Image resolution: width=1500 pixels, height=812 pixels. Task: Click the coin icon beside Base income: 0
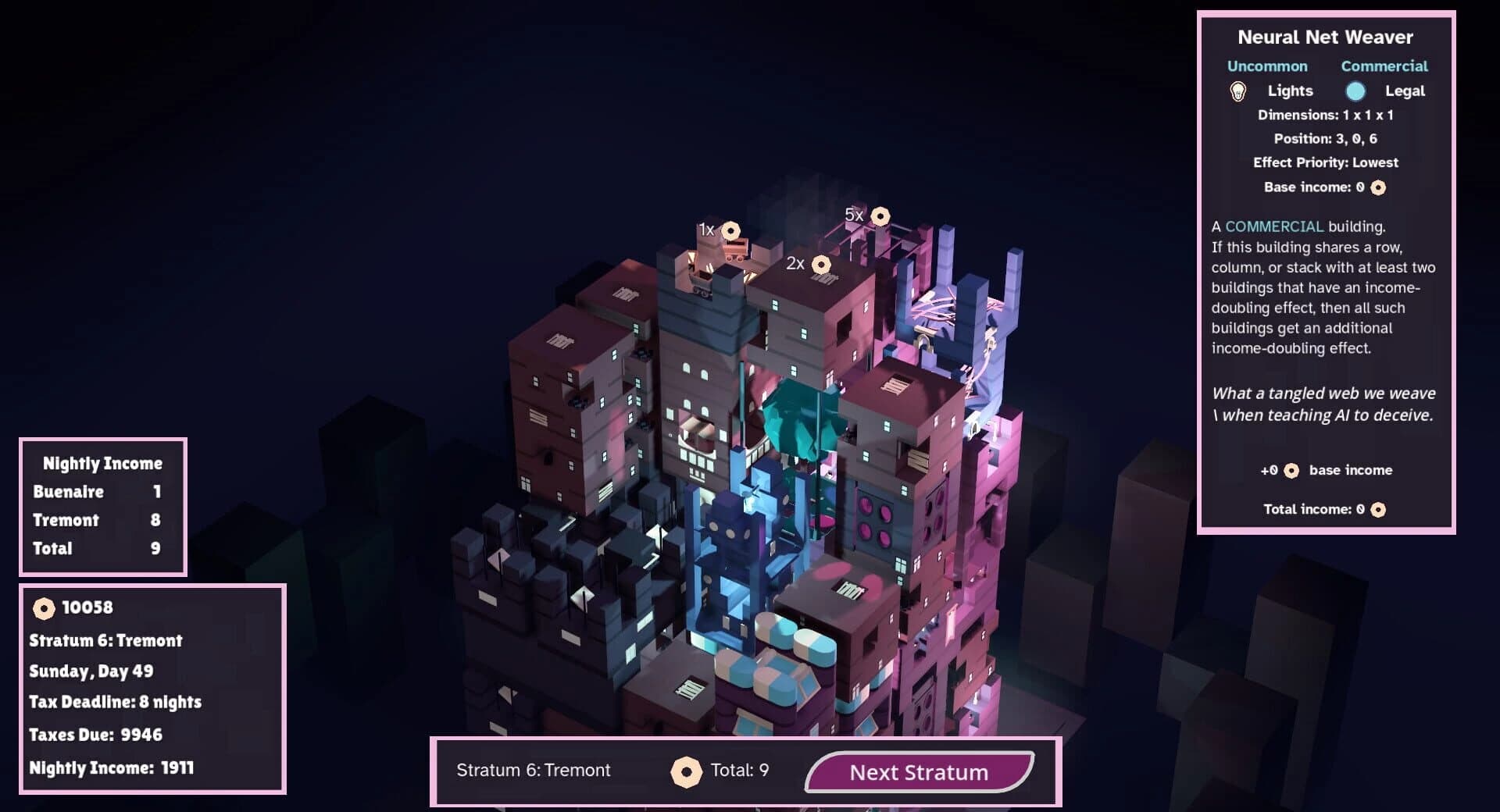(x=1377, y=187)
